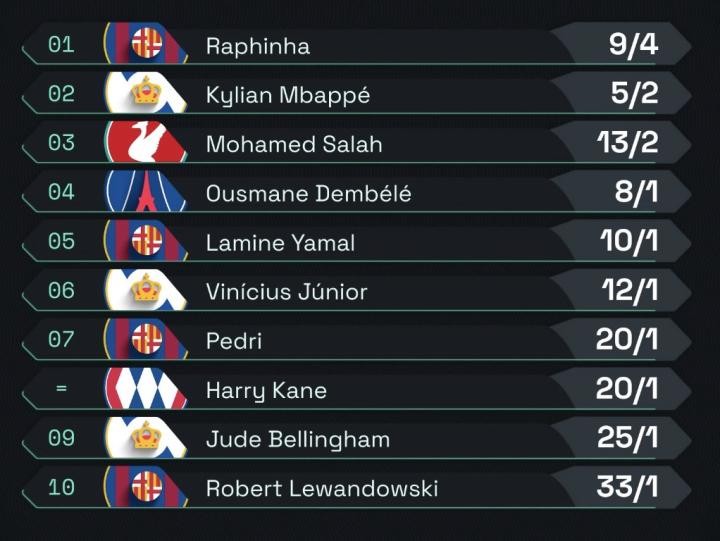Select Lamine Yamal in the ranking
Image resolution: width=720 pixels, height=541 pixels.
280,242
